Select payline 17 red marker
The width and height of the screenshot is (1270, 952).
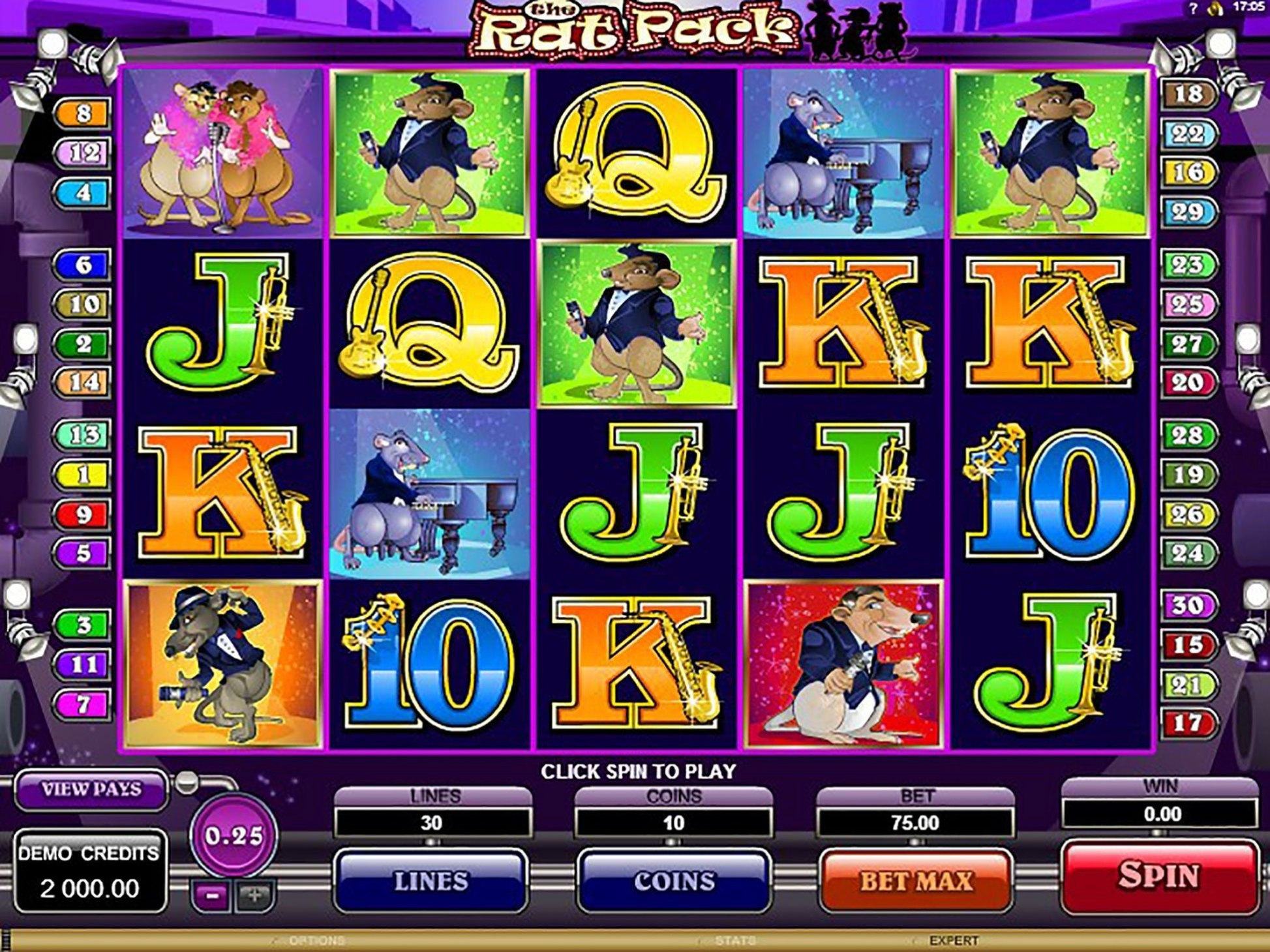coord(1188,723)
